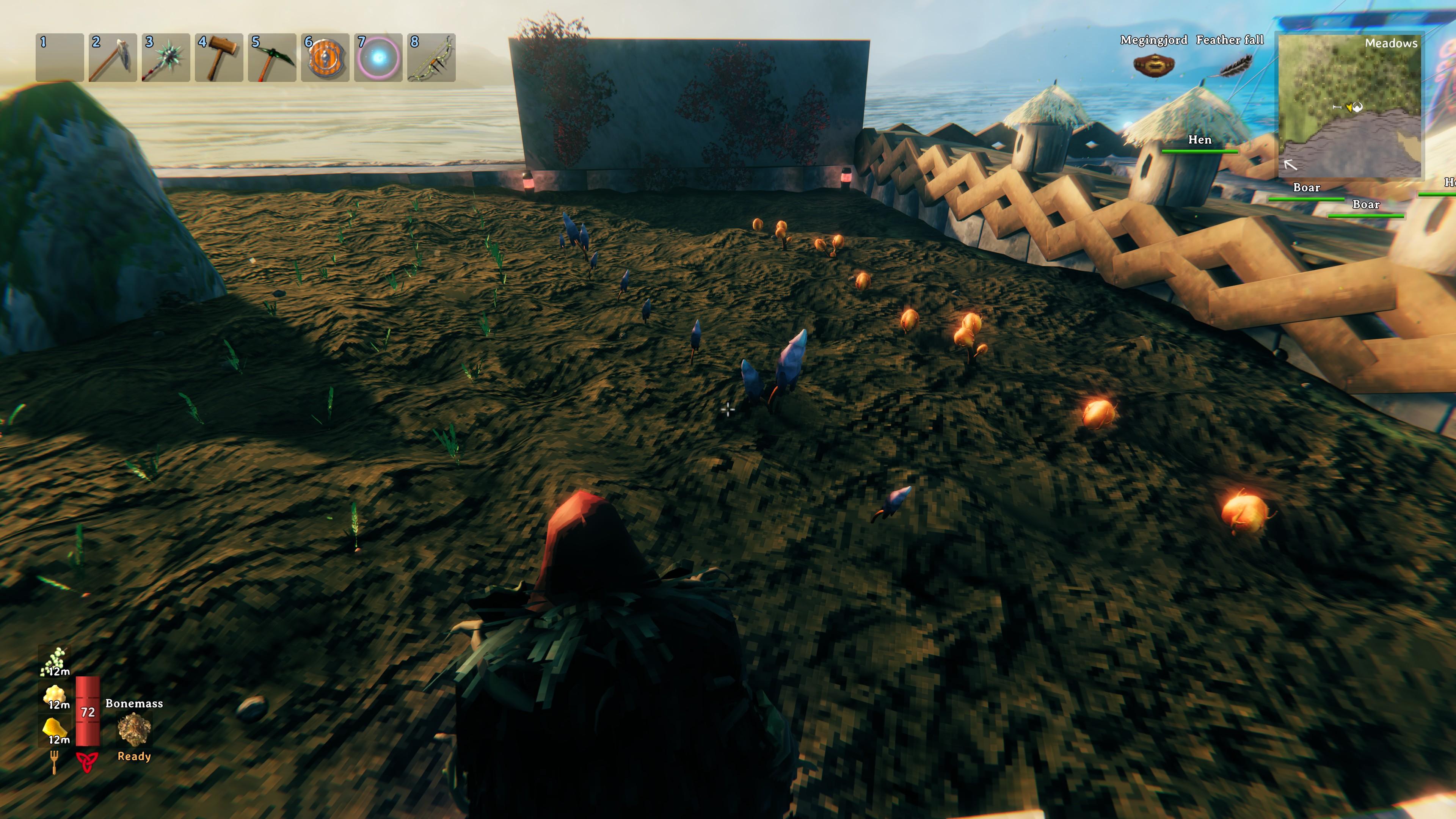Click the Megingjord belt status icon
1456x819 pixels.
click(1153, 65)
